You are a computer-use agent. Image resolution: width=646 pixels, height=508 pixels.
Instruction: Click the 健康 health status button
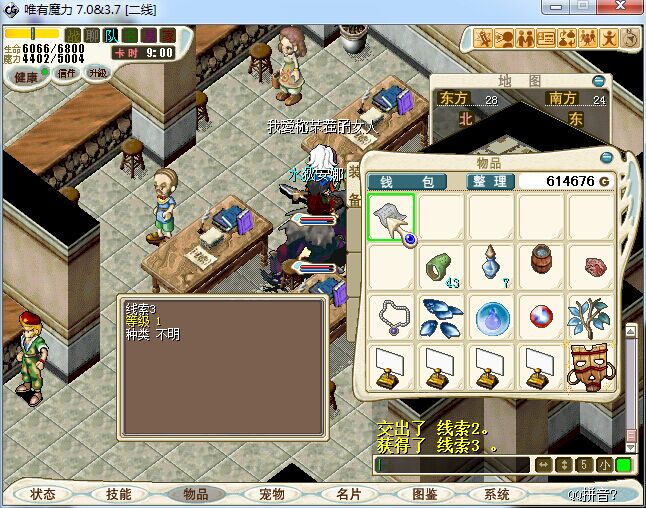tap(27, 76)
